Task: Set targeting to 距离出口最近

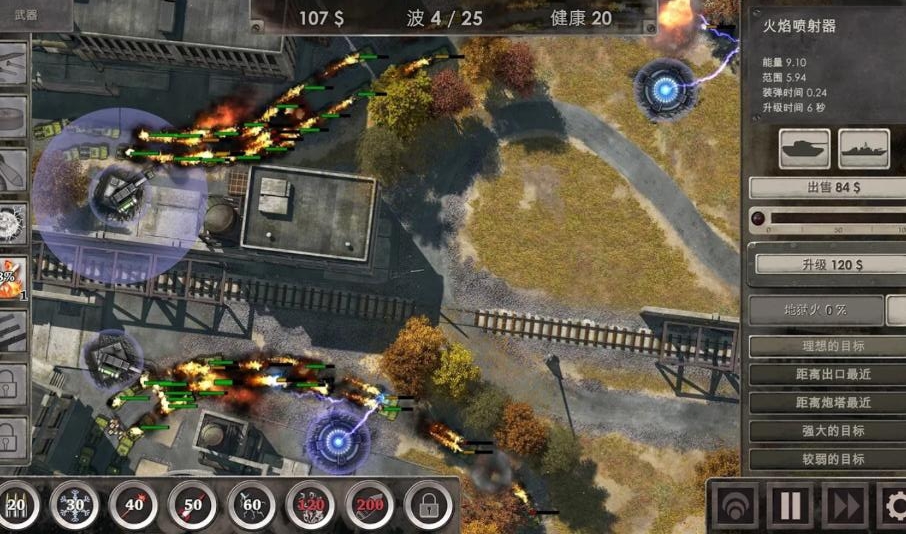Action: (x=826, y=375)
